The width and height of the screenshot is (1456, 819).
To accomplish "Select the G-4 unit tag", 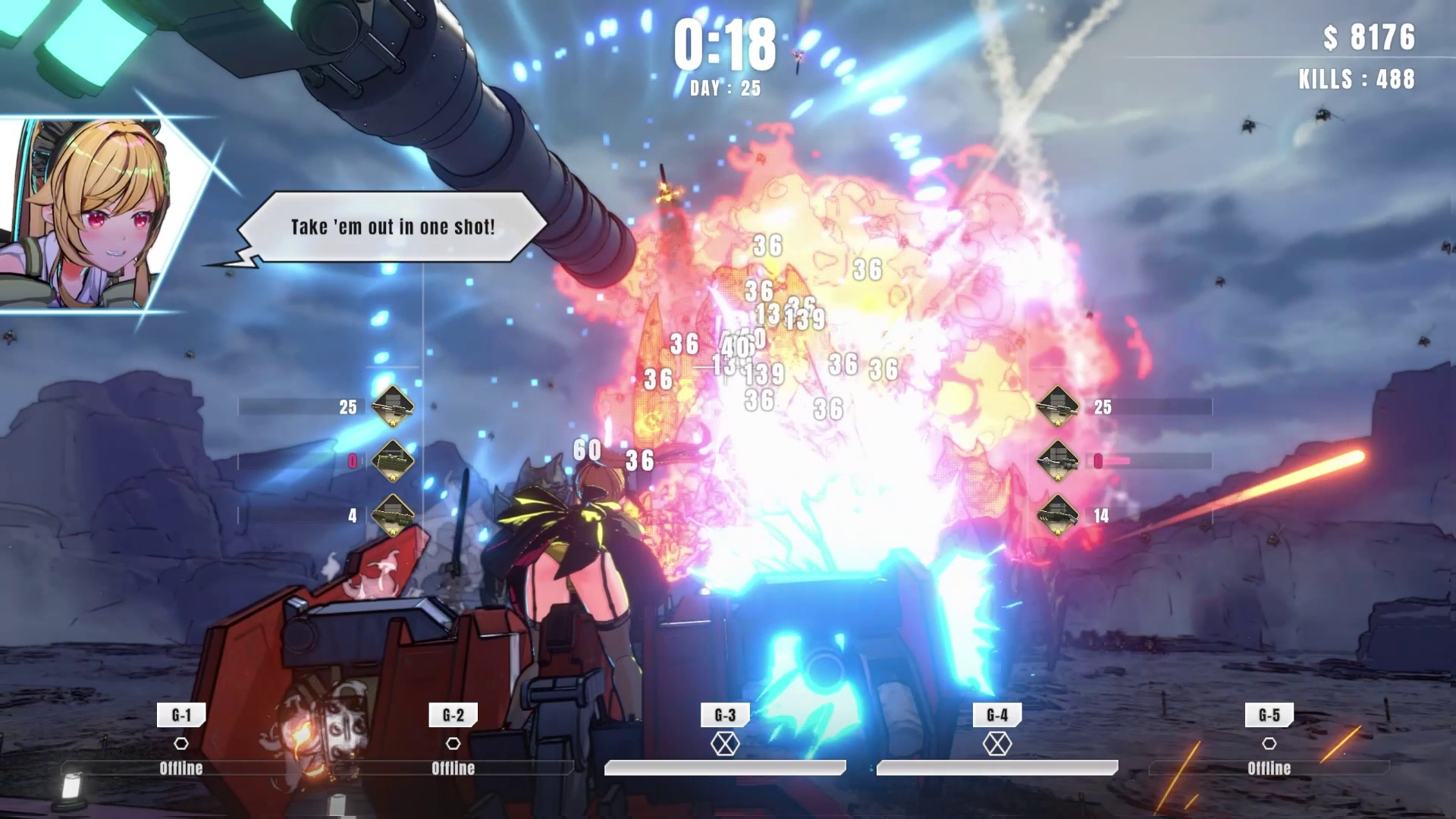I will (997, 715).
